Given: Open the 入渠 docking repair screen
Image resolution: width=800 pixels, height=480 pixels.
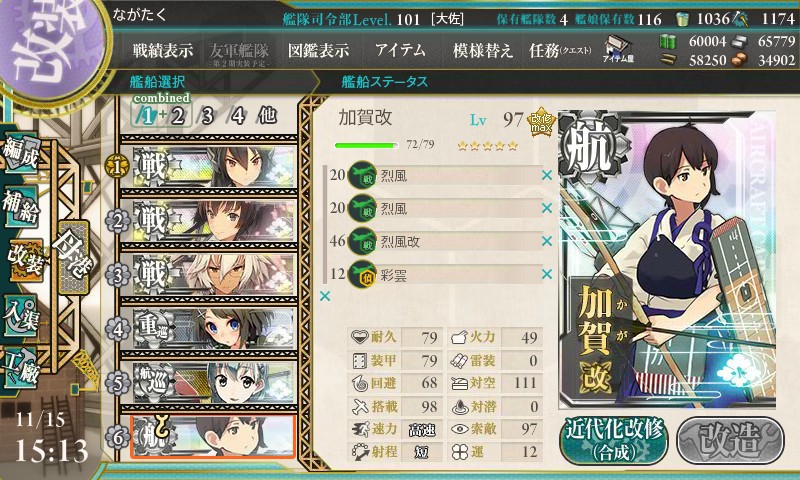Looking at the screenshot, I should [x=22, y=309].
